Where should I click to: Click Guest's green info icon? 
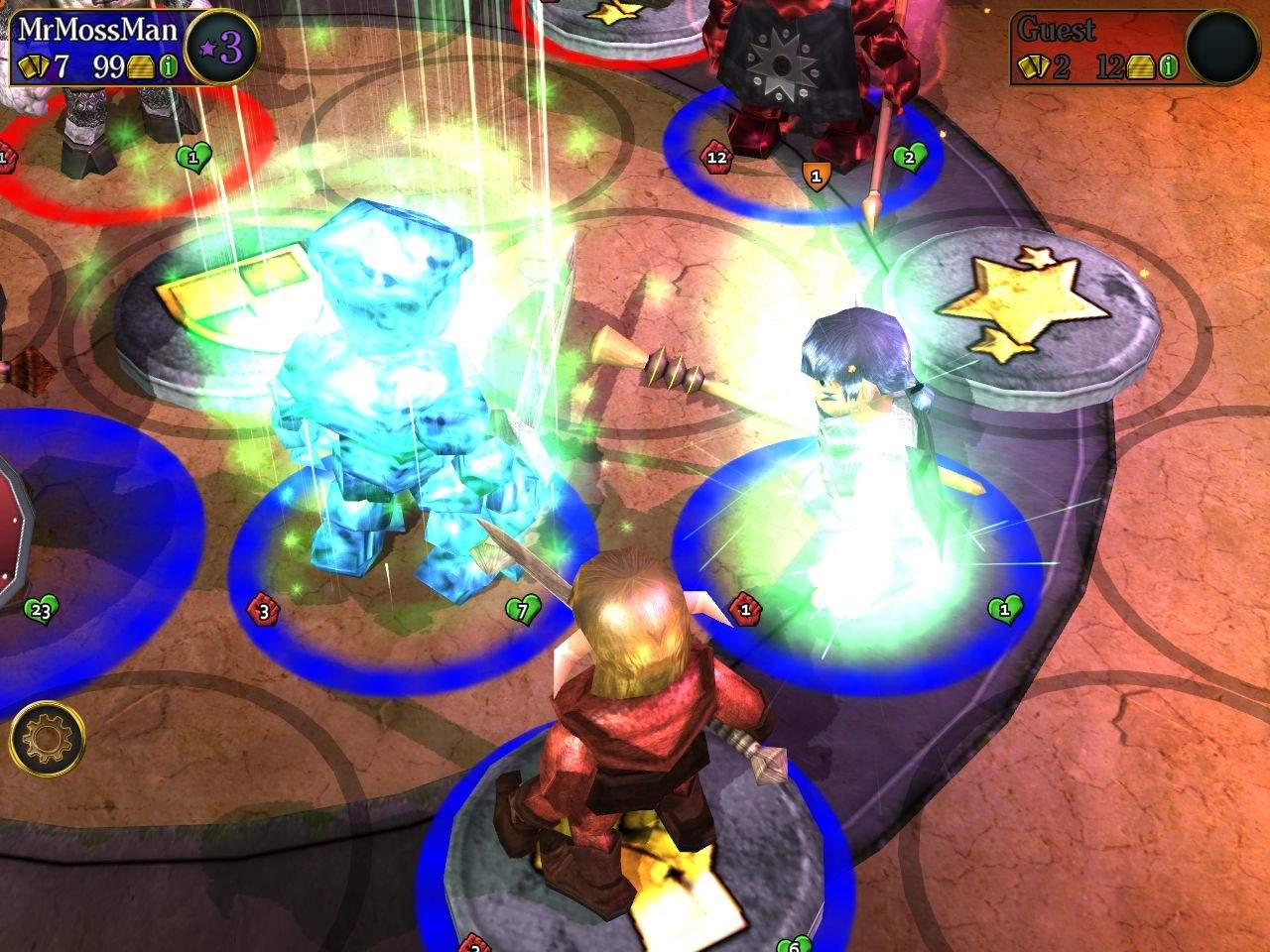tap(1170, 66)
